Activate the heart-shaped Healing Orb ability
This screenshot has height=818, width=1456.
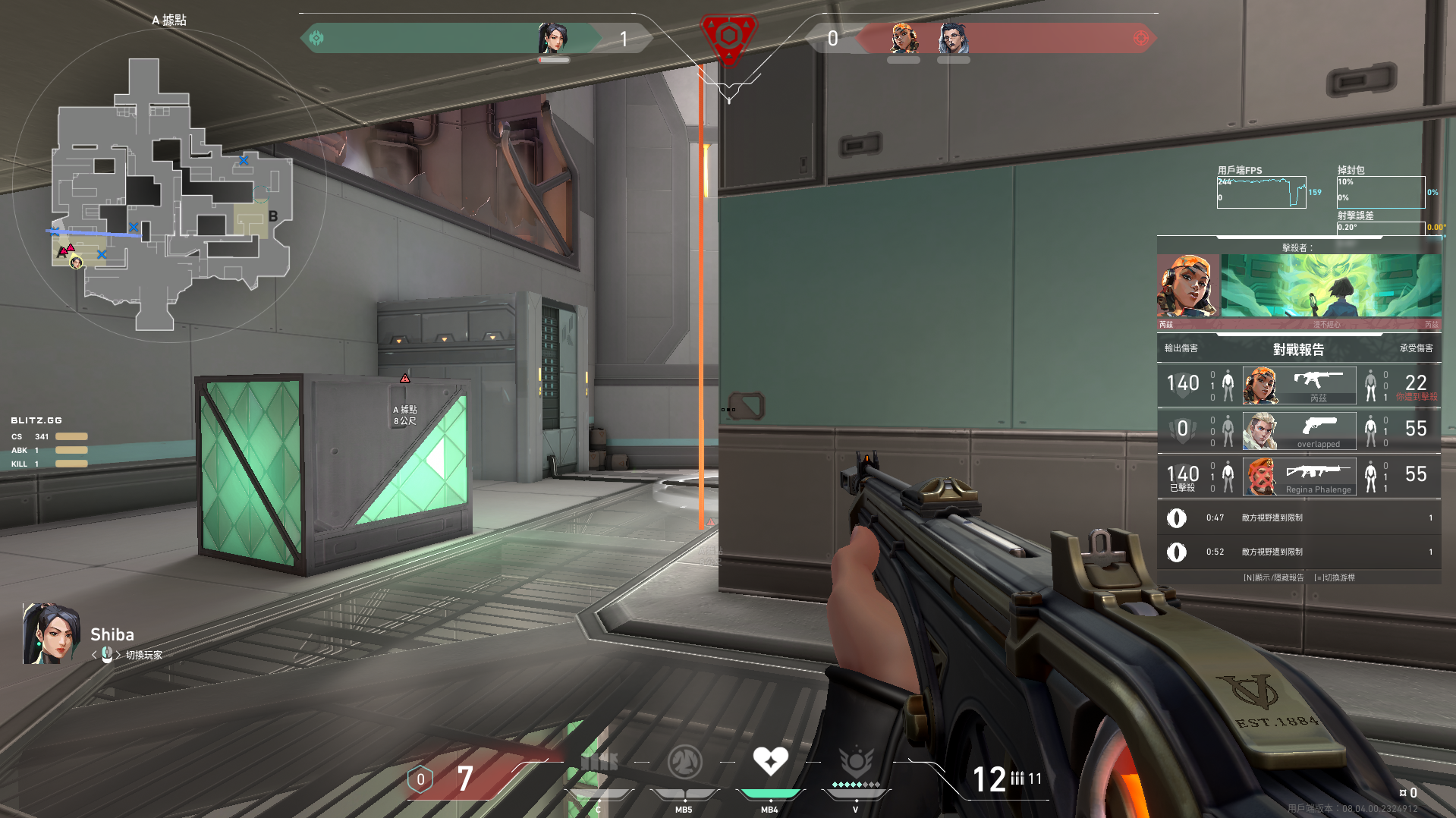(x=770, y=762)
